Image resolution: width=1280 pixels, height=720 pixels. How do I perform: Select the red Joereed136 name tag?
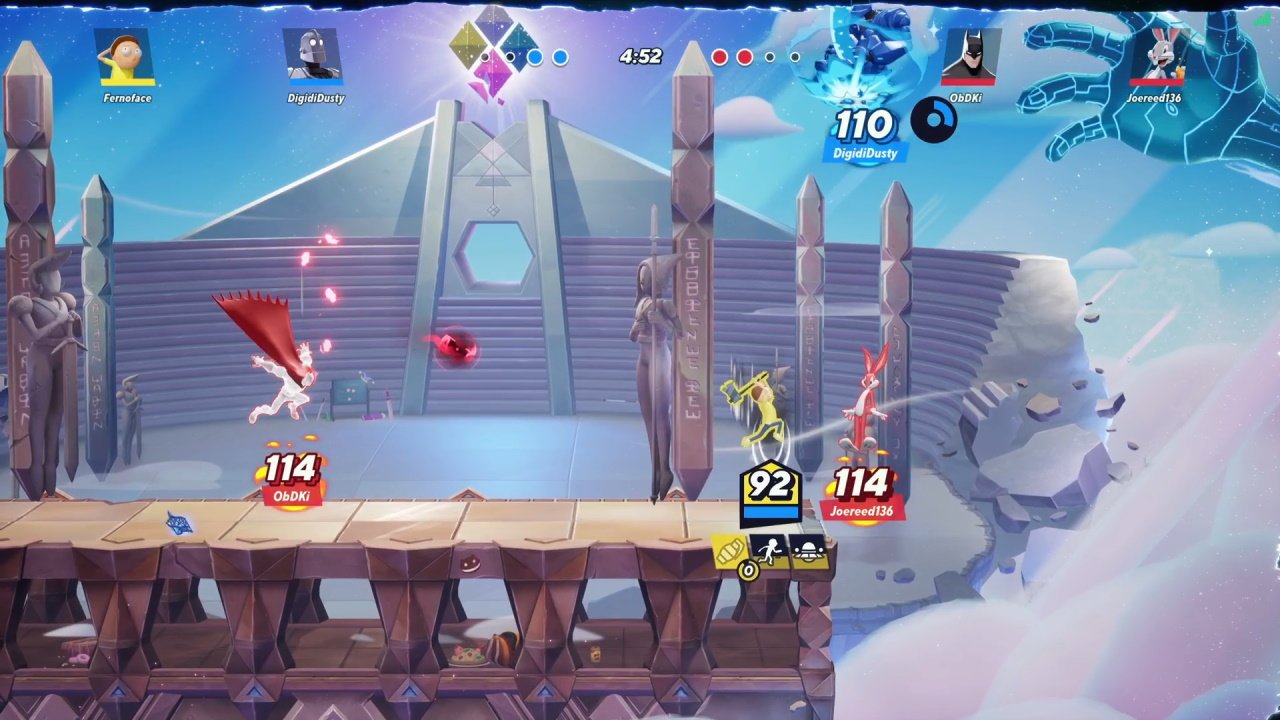point(862,511)
